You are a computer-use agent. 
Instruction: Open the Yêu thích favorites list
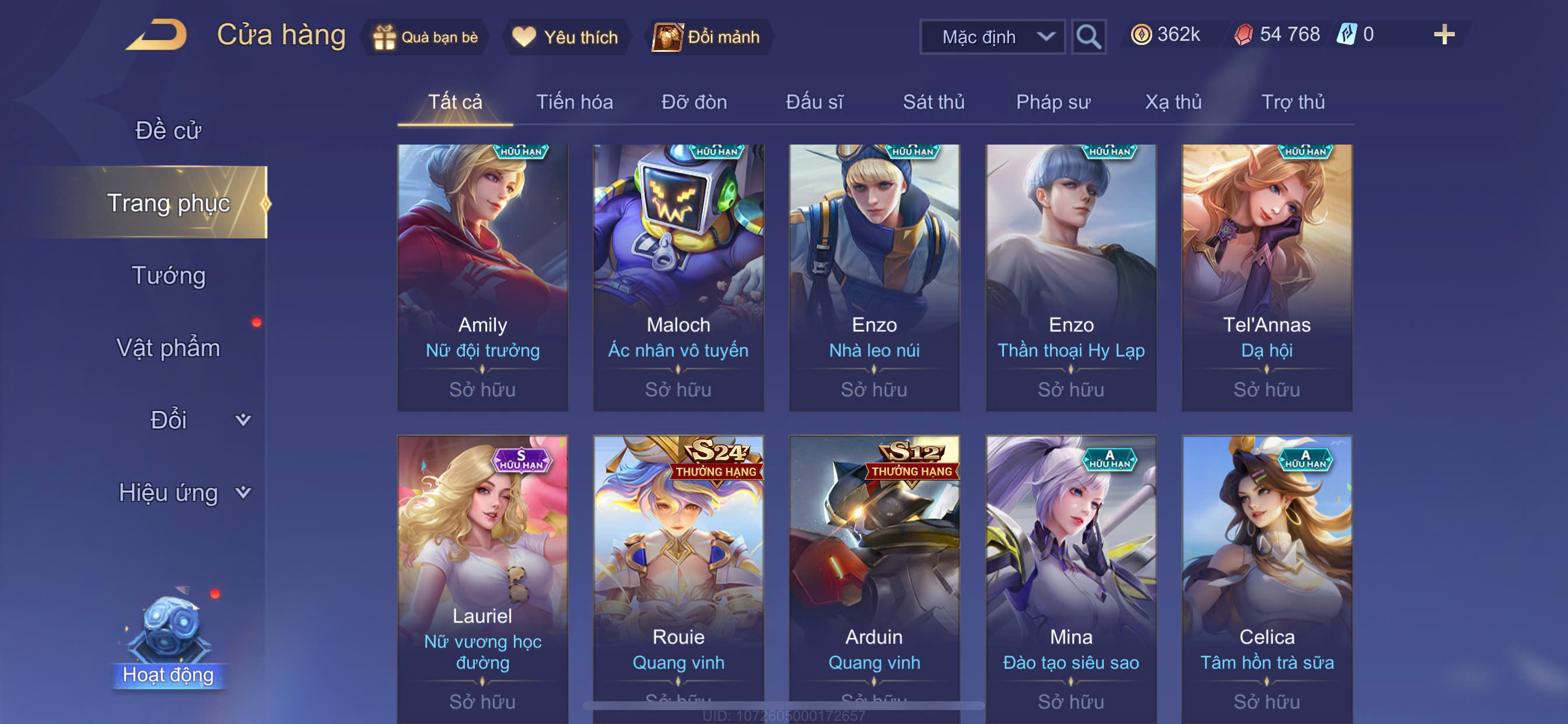coord(565,37)
